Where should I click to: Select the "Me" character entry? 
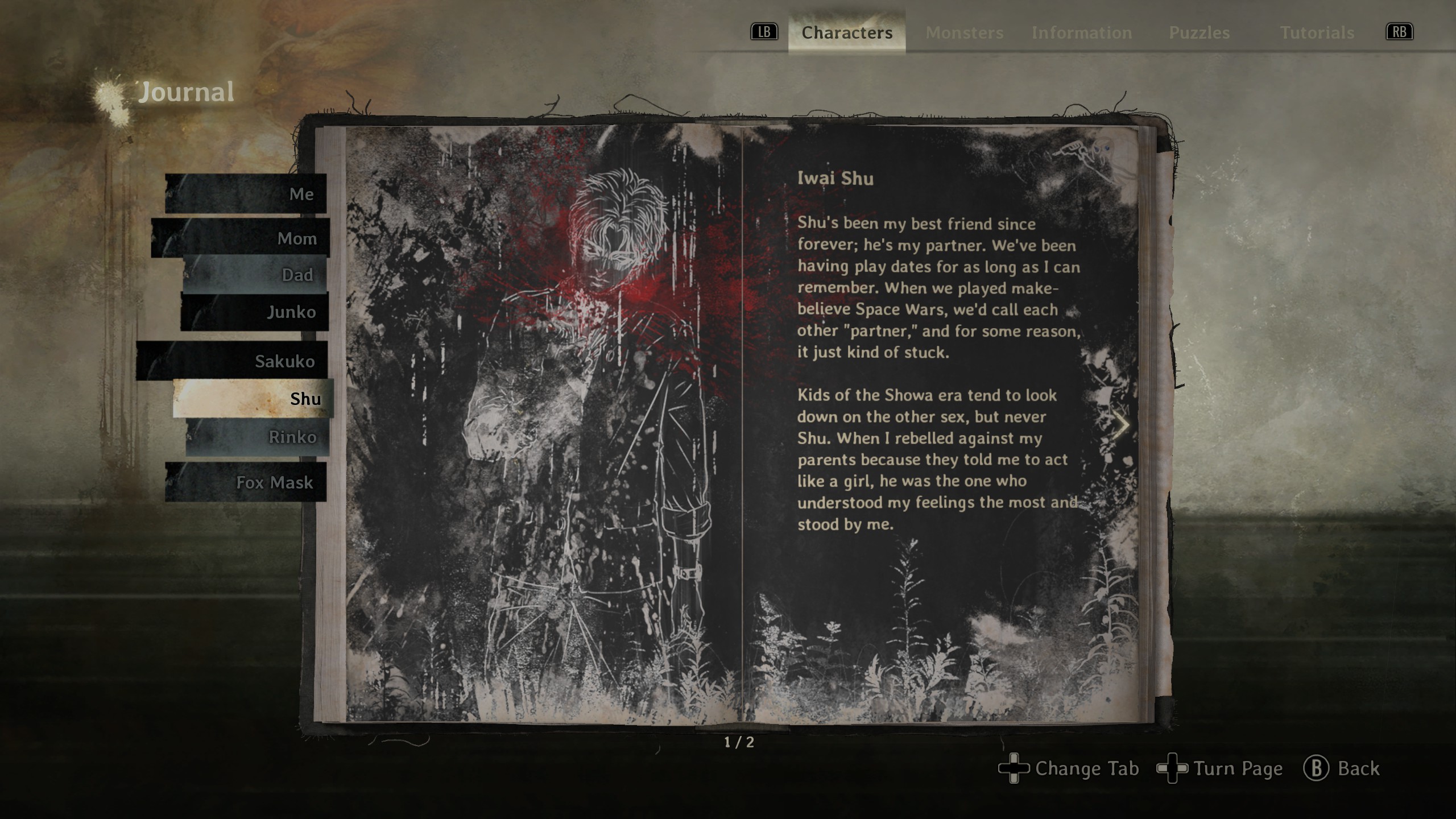click(246, 194)
